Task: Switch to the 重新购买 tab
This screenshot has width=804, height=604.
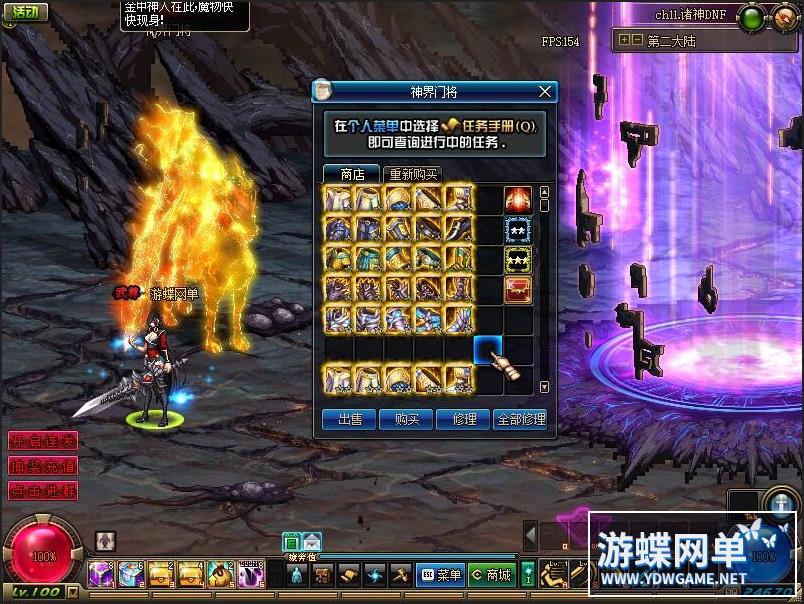Action: click(x=413, y=174)
